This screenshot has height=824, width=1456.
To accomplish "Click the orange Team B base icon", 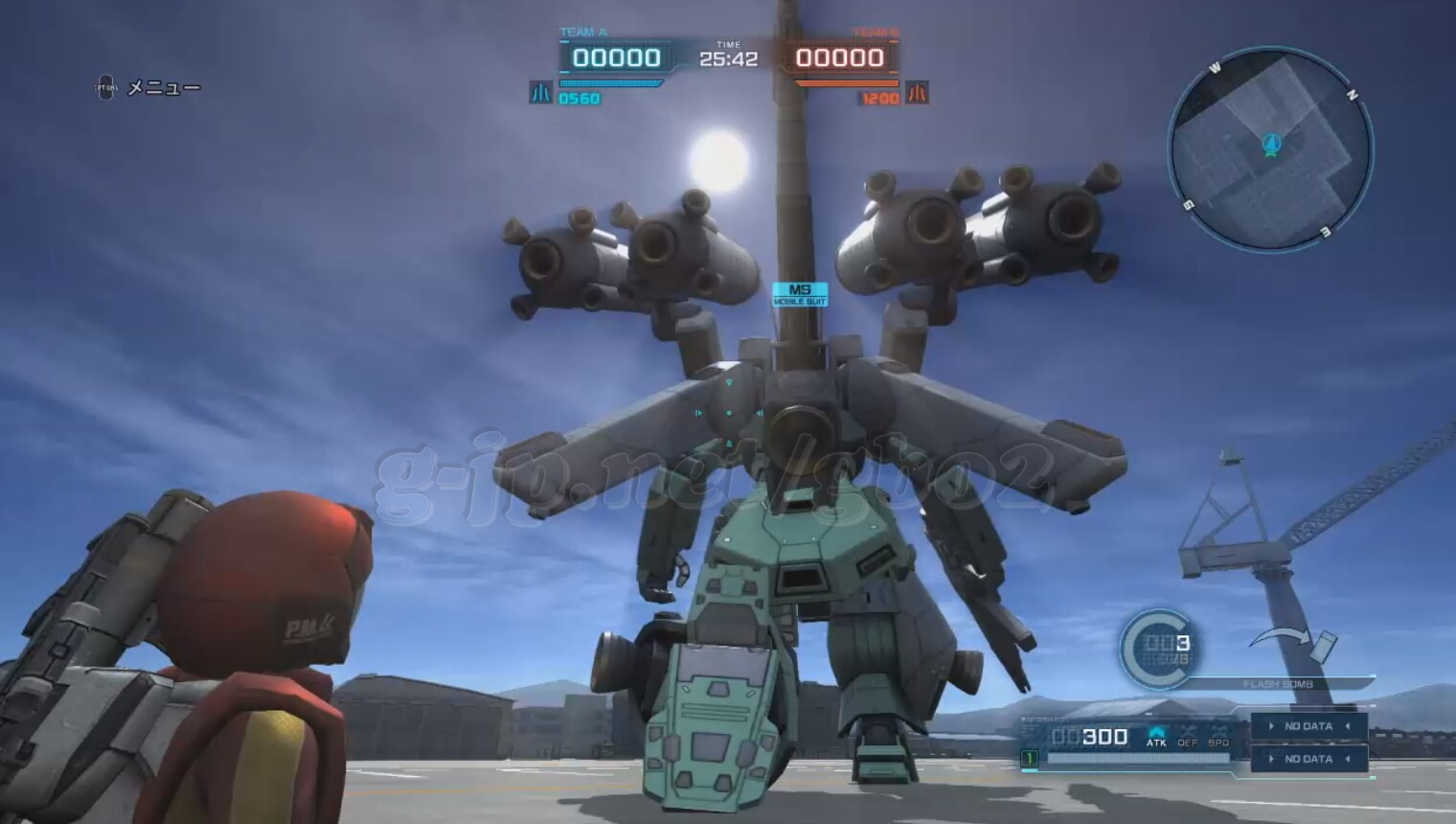I will tap(917, 93).
